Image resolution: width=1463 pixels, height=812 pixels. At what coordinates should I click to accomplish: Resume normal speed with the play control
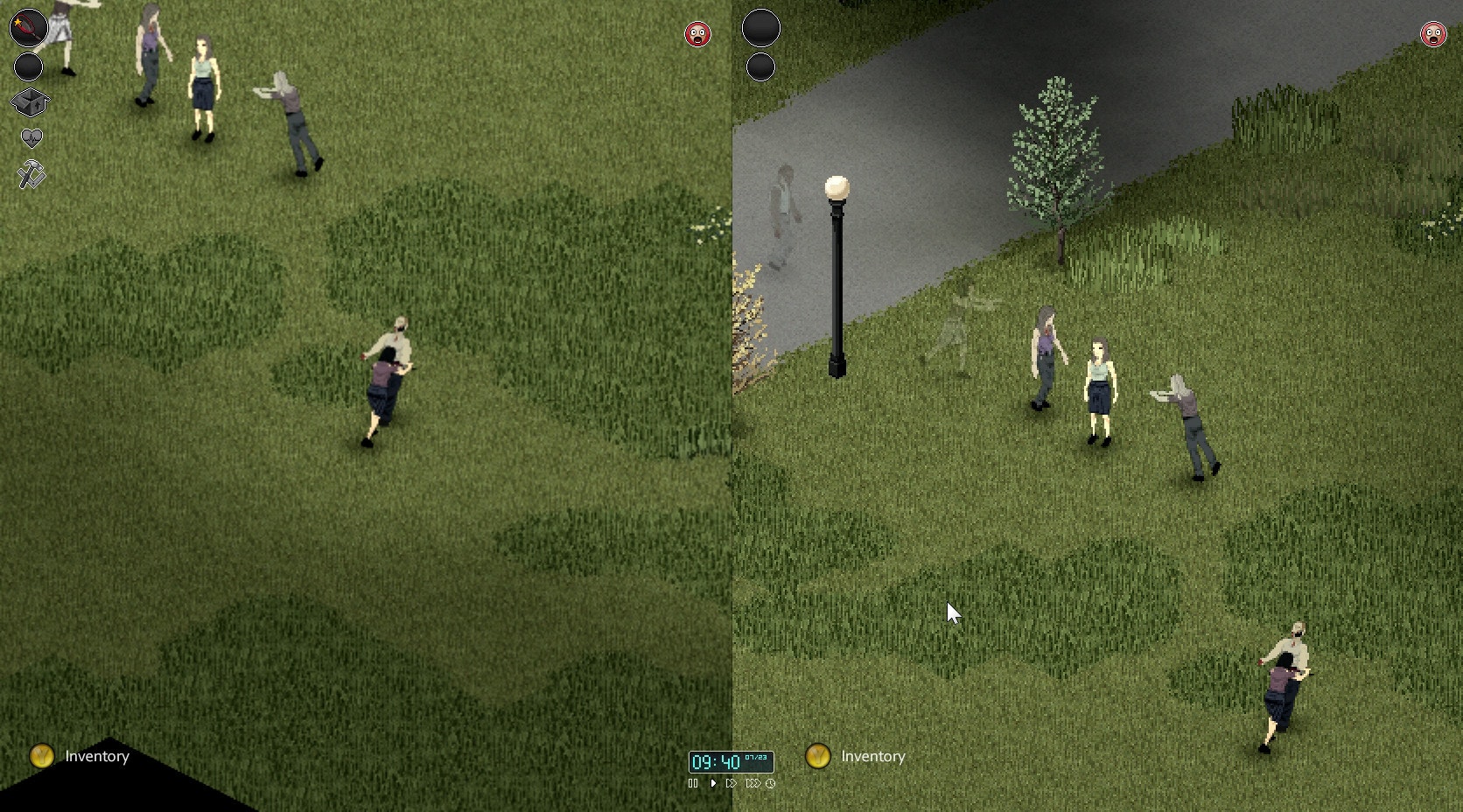(x=713, y=784)
